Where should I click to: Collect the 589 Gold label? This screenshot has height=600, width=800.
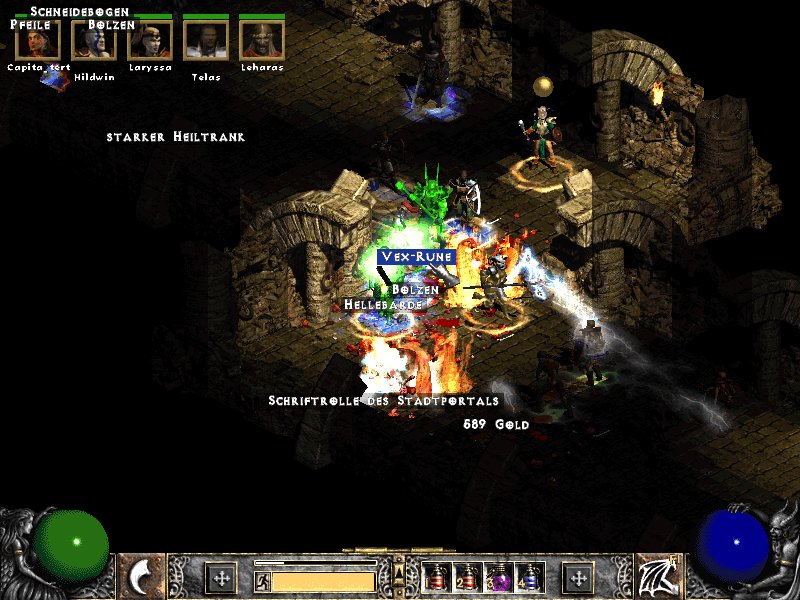click(496, 424)
